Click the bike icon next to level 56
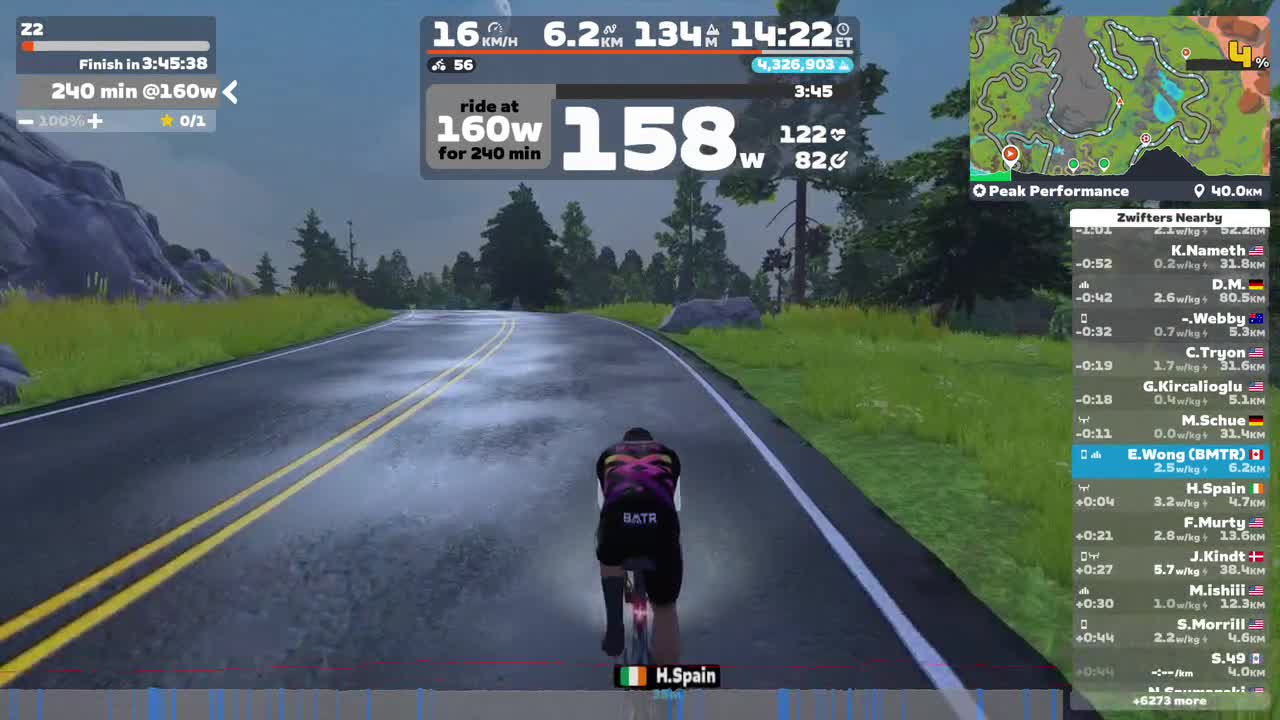 point(437,66)
